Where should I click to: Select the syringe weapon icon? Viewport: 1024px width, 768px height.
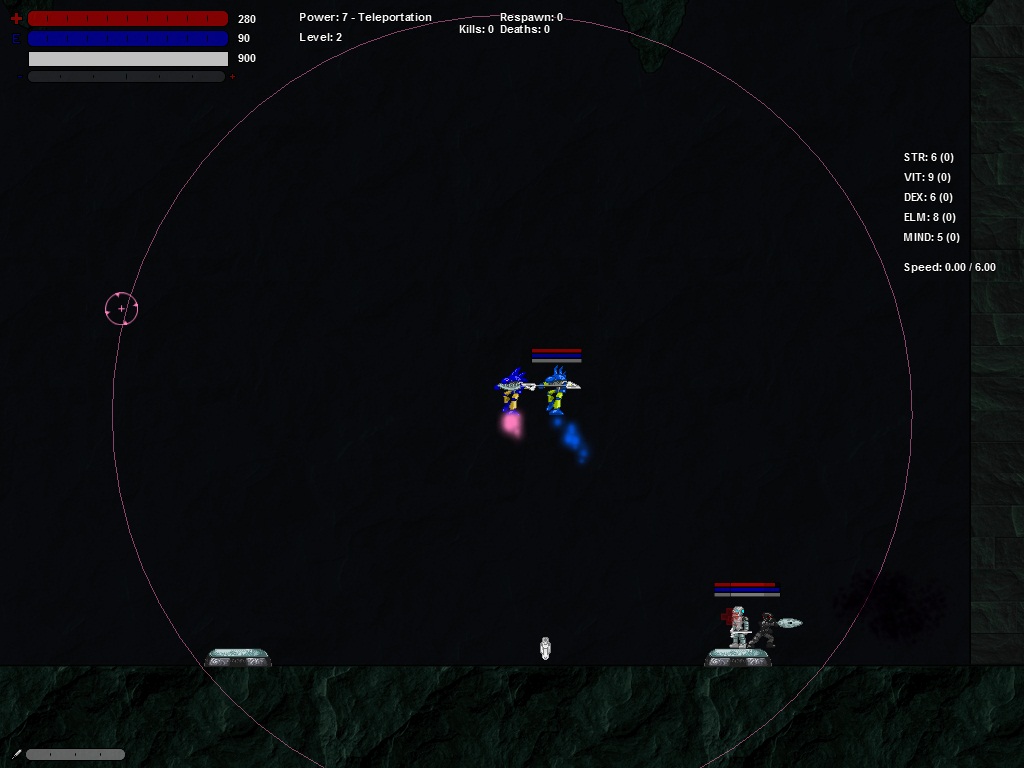[x=16, y=754]
